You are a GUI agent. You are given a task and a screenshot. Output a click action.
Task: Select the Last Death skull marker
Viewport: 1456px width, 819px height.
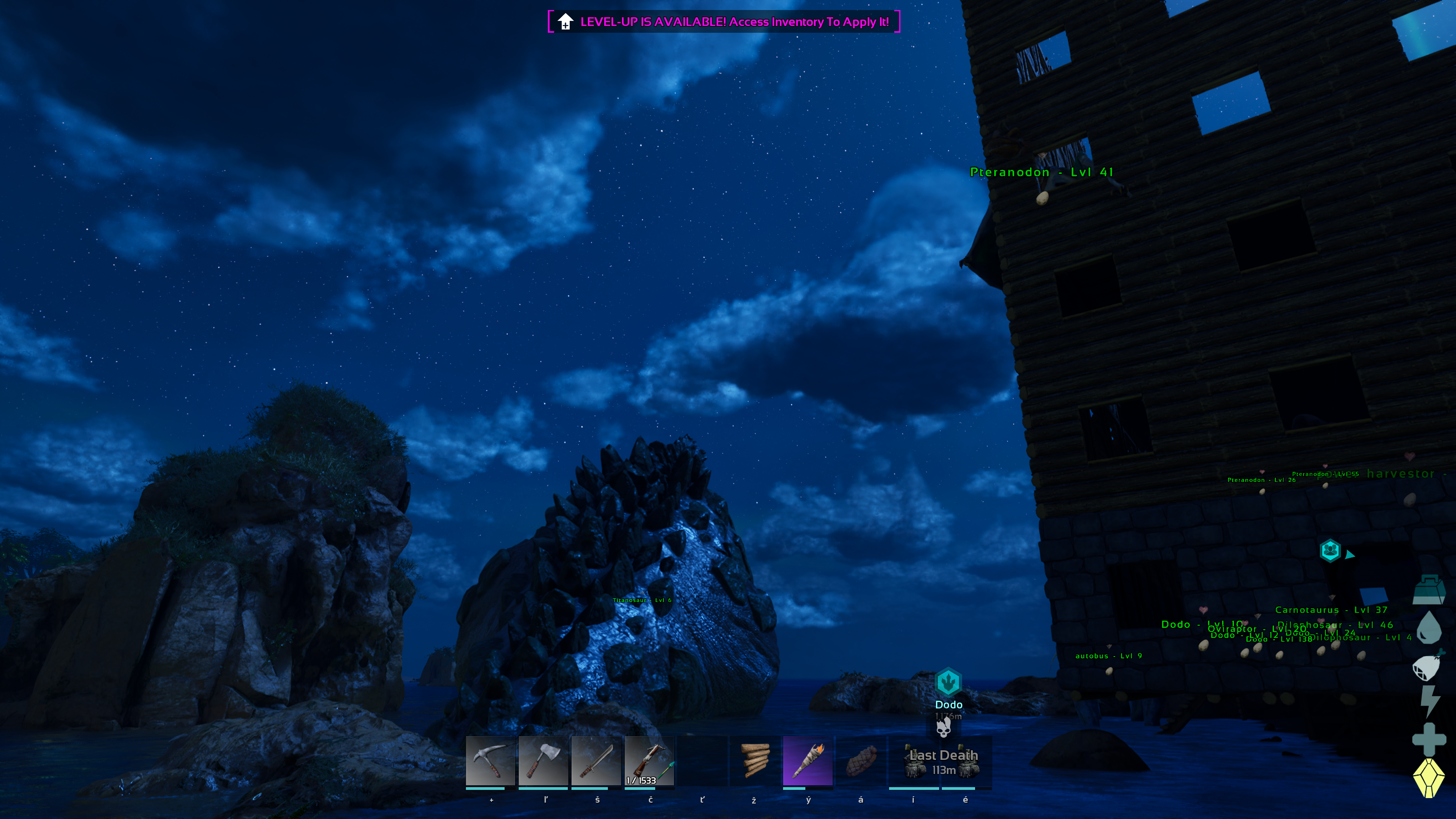click(943, 728)
